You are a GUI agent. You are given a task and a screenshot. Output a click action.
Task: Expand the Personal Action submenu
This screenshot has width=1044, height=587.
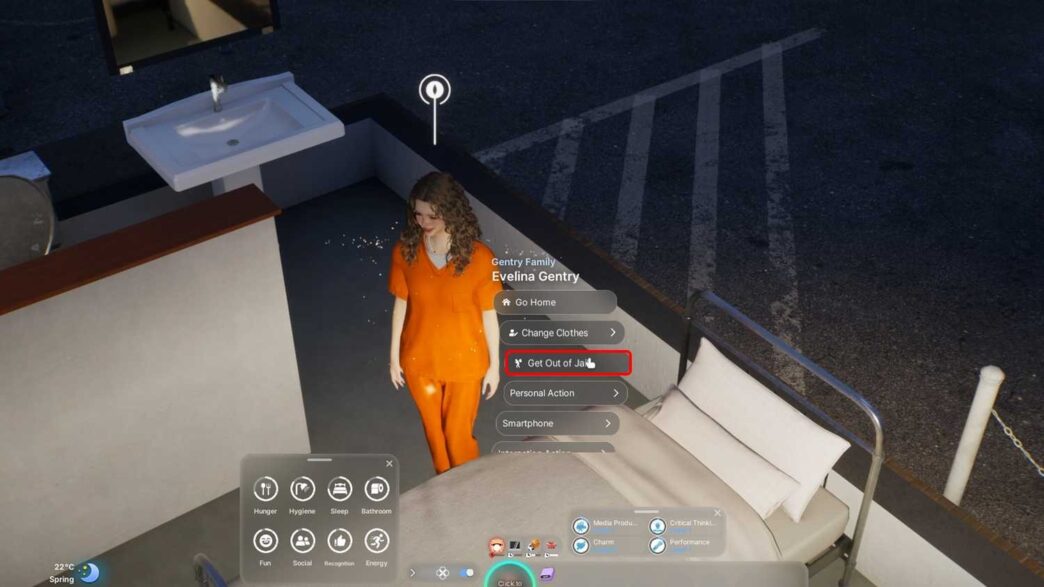(565, 393)
